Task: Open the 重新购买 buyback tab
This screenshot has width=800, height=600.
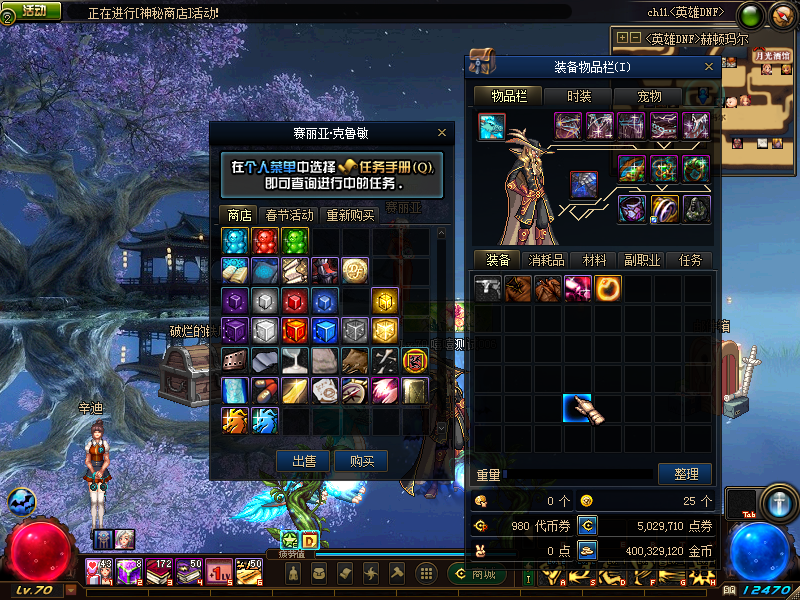Action: click(350, 215)
